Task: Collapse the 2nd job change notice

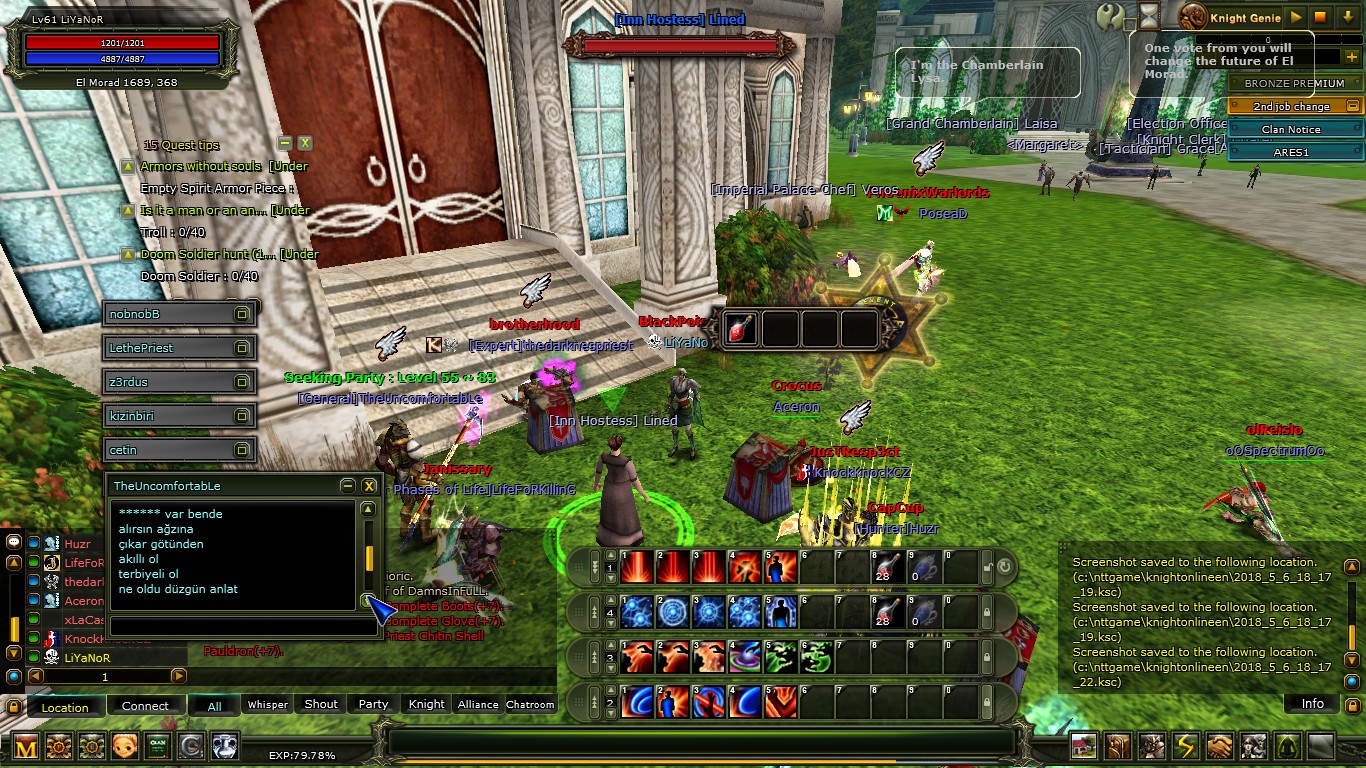Action: [1353, 106]
